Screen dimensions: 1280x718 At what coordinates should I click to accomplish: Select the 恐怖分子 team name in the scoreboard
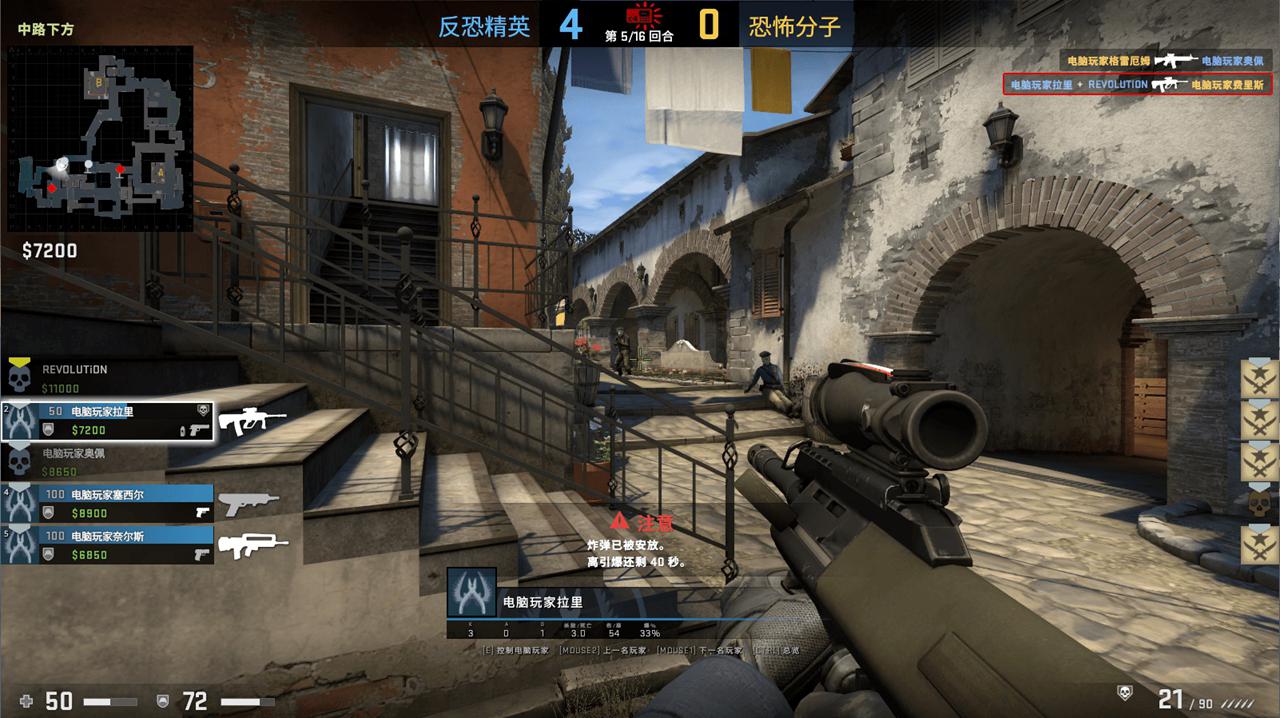(x=795, y=27)
